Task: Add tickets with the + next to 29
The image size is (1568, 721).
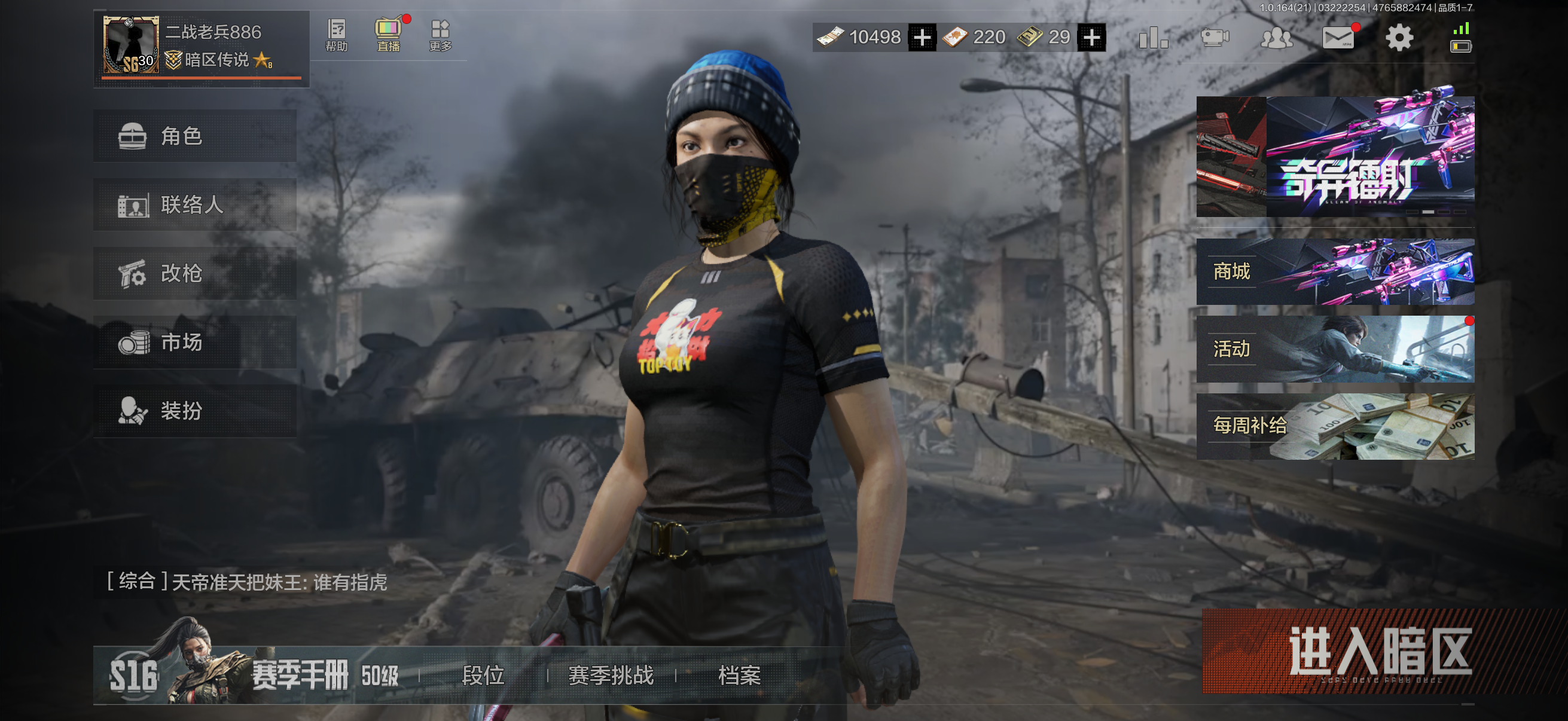Action: point(1094,36)
